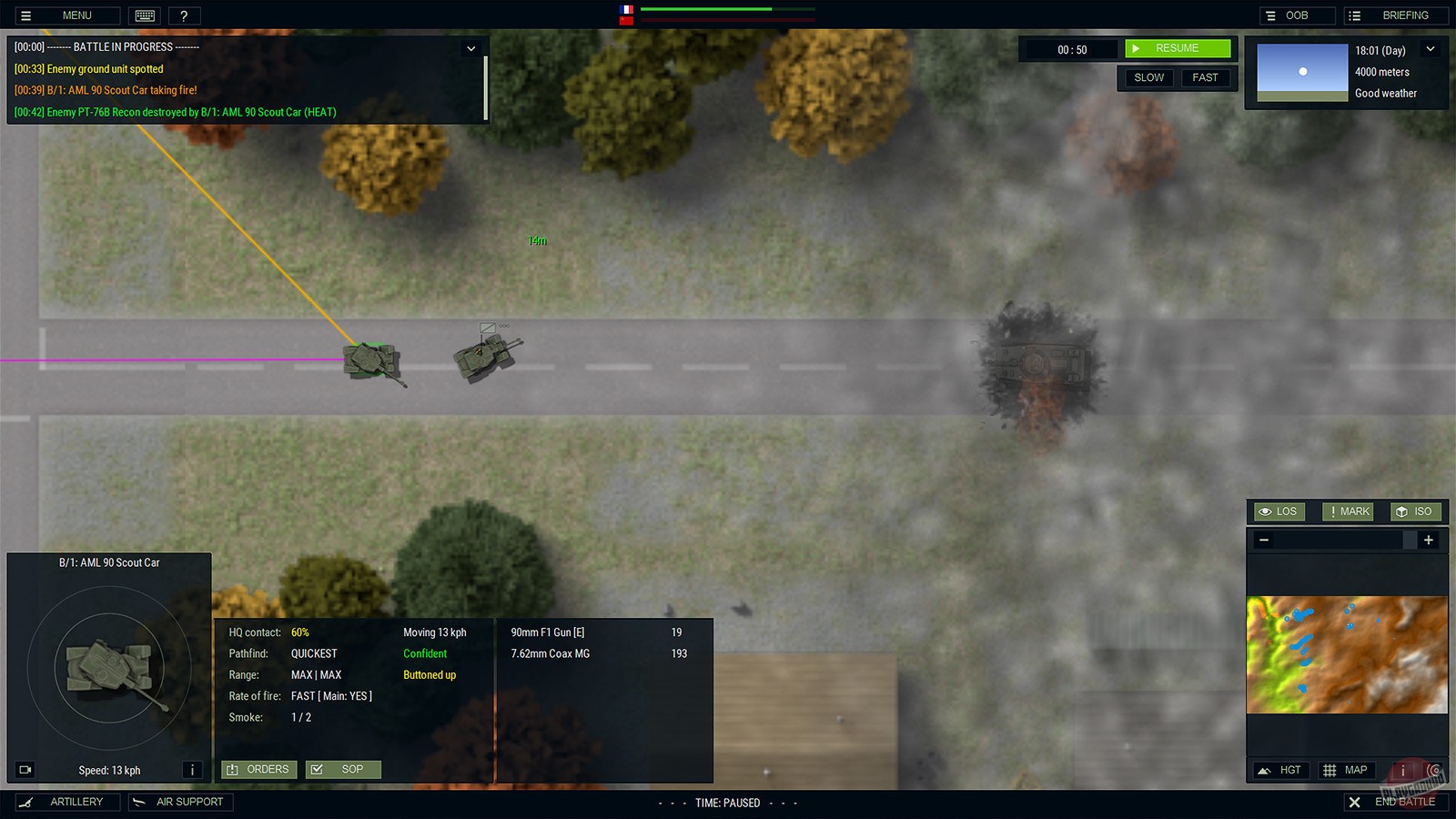Click the BRIEFING document icon
Screen dimensions: 1456x819
tap(1353, 15)
